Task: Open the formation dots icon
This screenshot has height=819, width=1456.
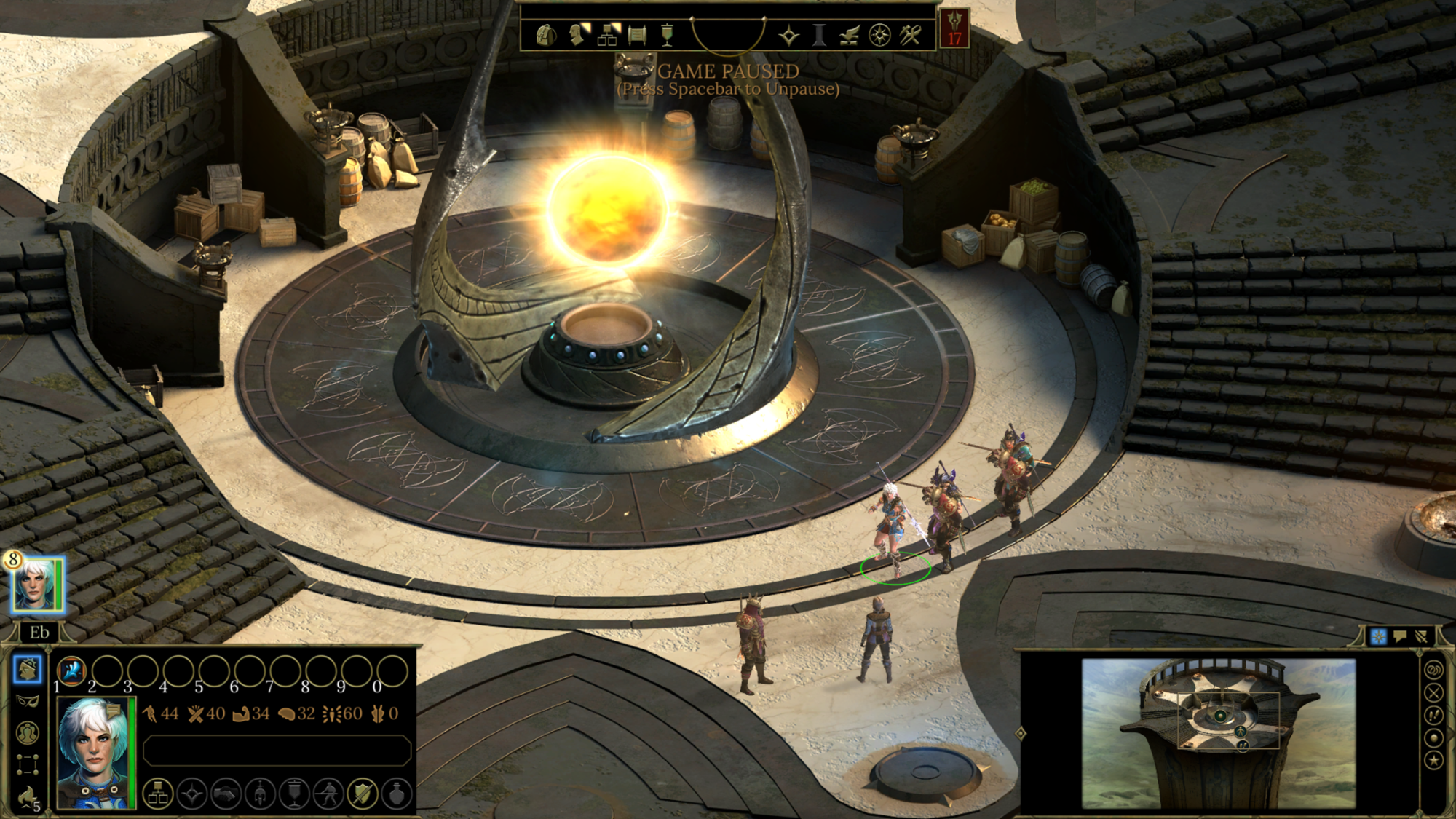Action: pyautogui.click(x=28, y=764)
